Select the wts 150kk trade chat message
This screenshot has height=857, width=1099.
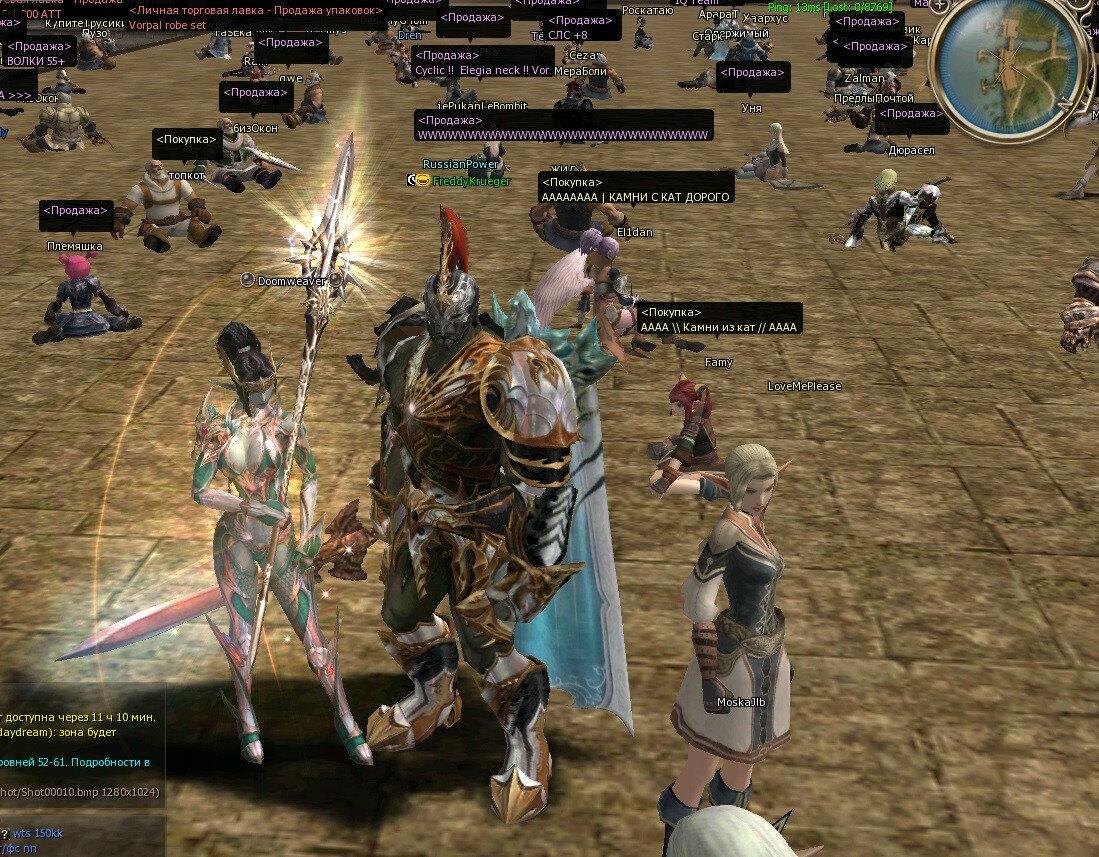click(x=38, y=833)
